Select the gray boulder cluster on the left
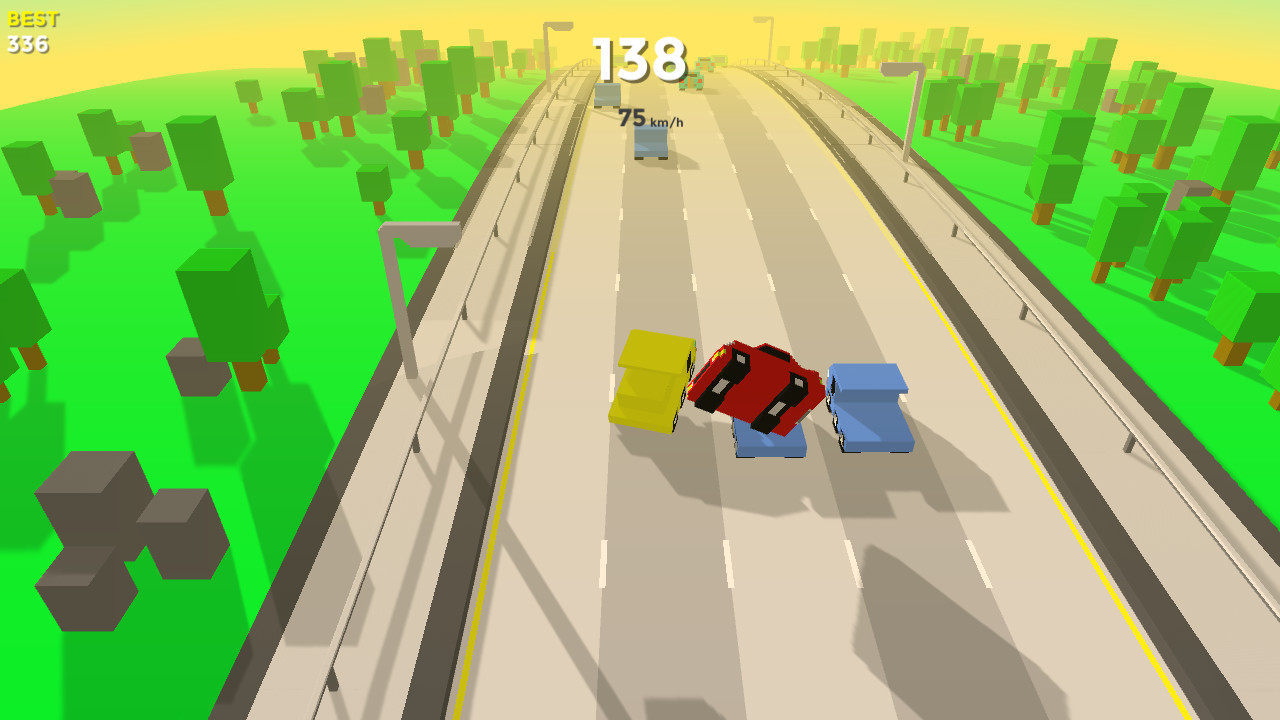The height and width of the screenshot is (720, 1280). click(95, 500)
